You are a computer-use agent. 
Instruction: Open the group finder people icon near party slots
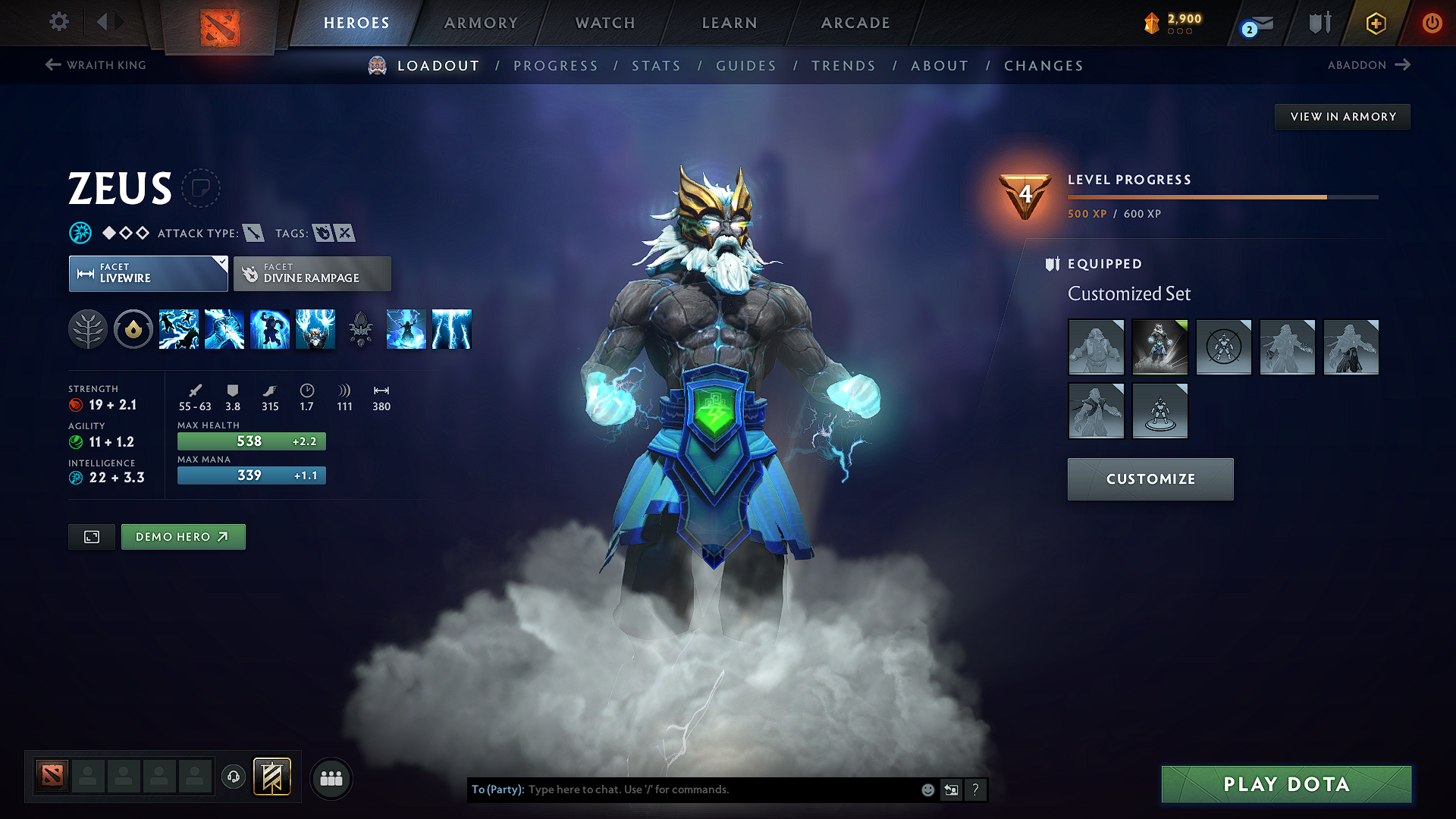coord(331,778)
